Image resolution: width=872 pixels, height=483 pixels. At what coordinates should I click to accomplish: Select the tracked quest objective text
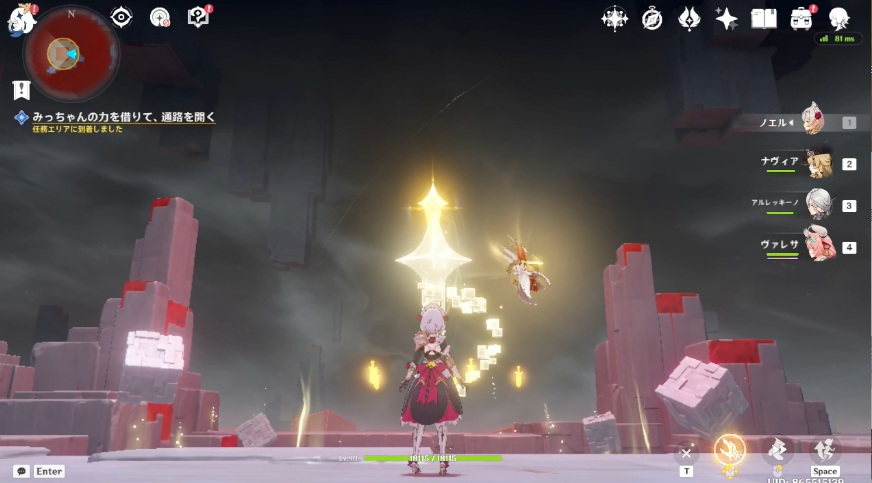pyautogui.click(x=123, y=117)
